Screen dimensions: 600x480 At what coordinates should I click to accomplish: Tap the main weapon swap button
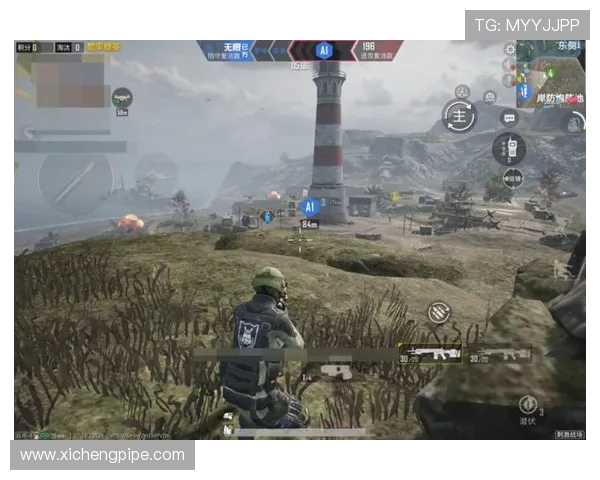click(459, 114)
